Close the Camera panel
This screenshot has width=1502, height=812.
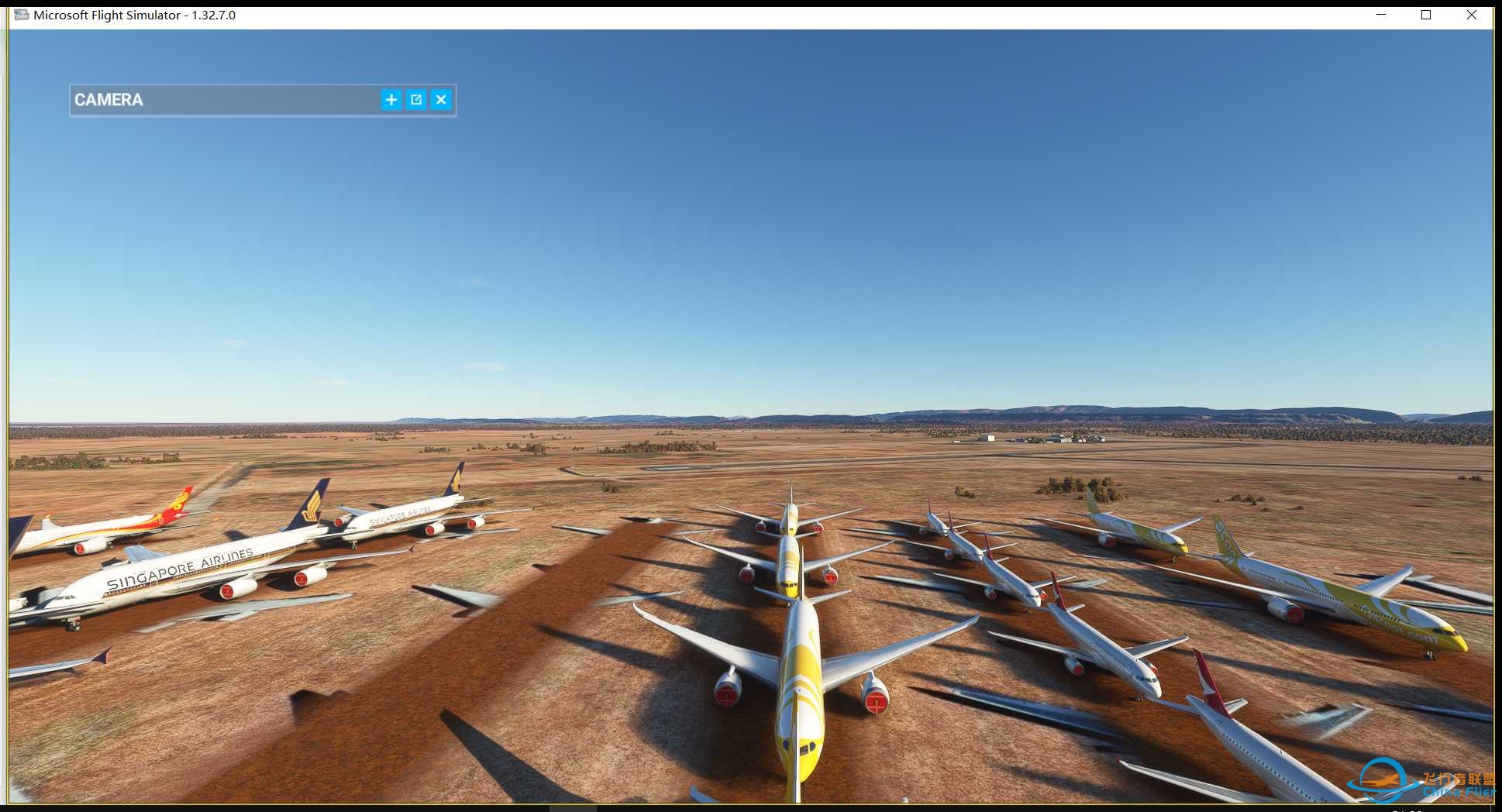441,100
